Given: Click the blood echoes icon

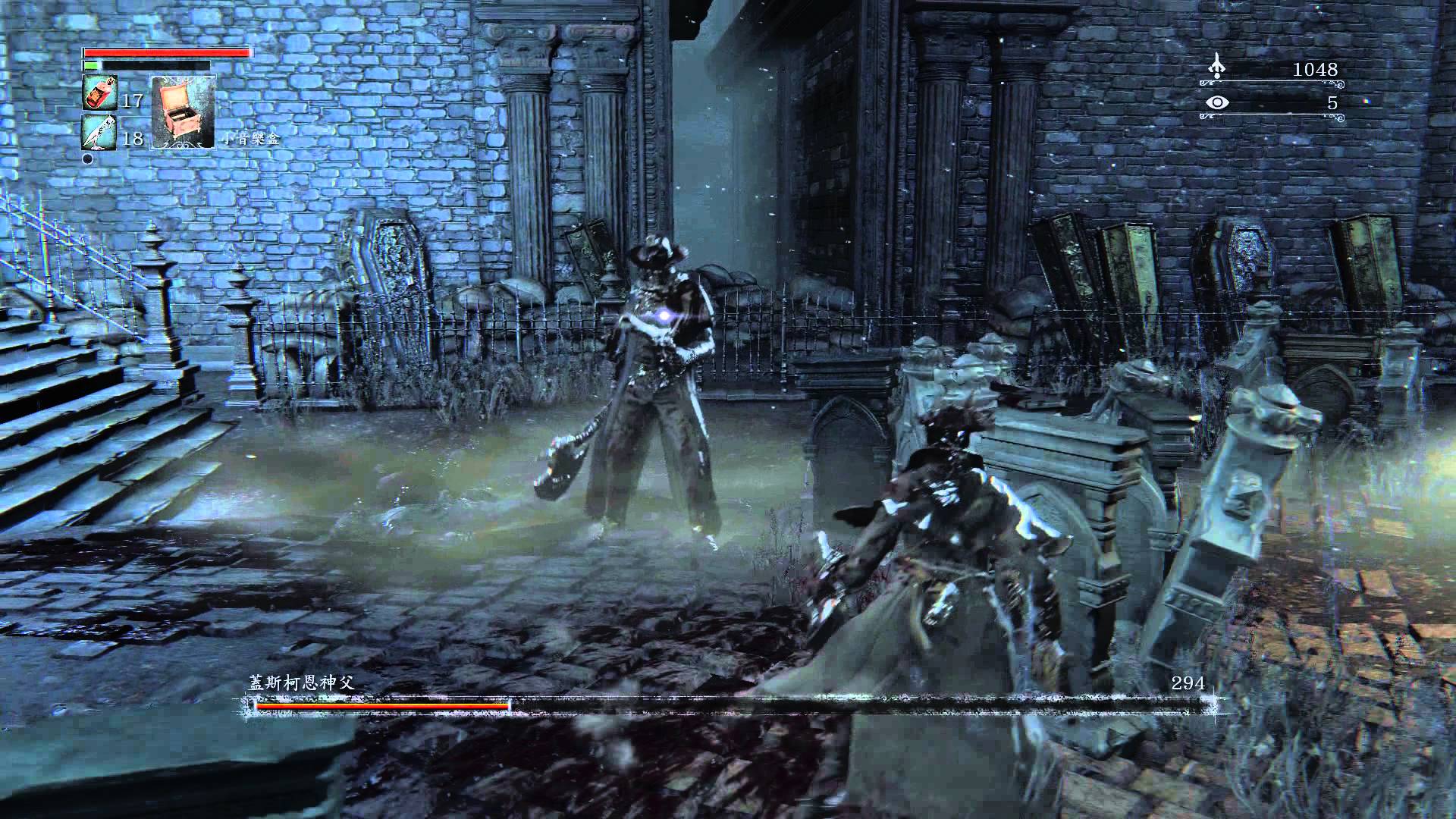Looking at the screenshot, I should 1217,66.
